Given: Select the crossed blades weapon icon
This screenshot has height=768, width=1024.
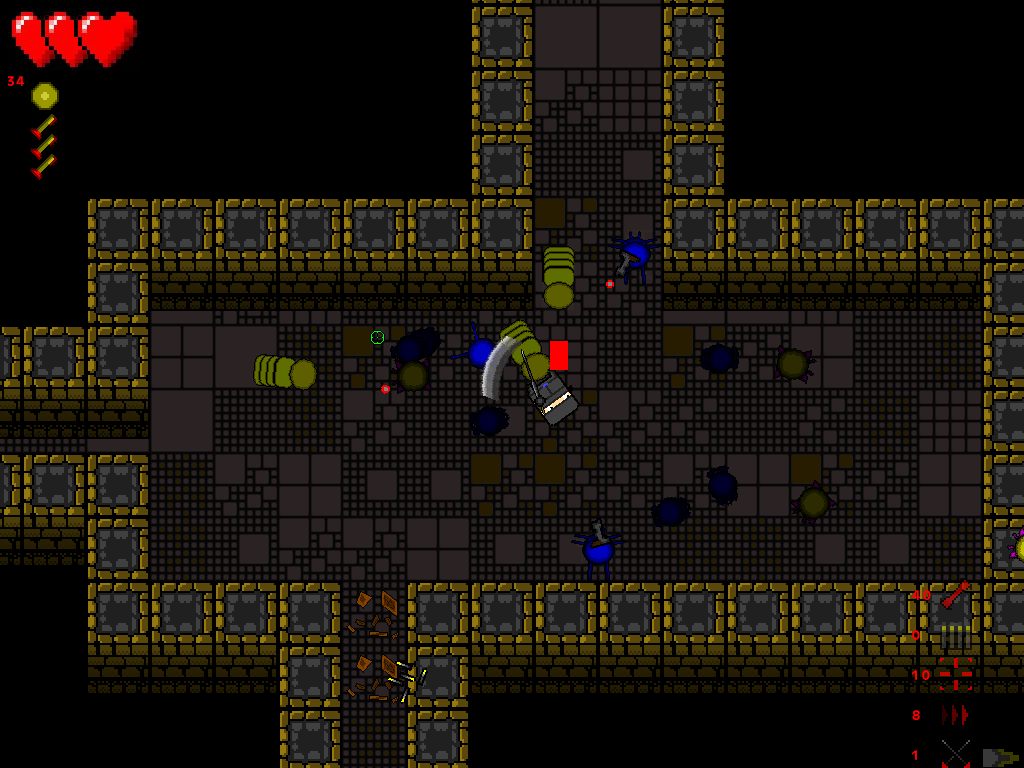Looking at the screenshot, I should coord(955,754).
